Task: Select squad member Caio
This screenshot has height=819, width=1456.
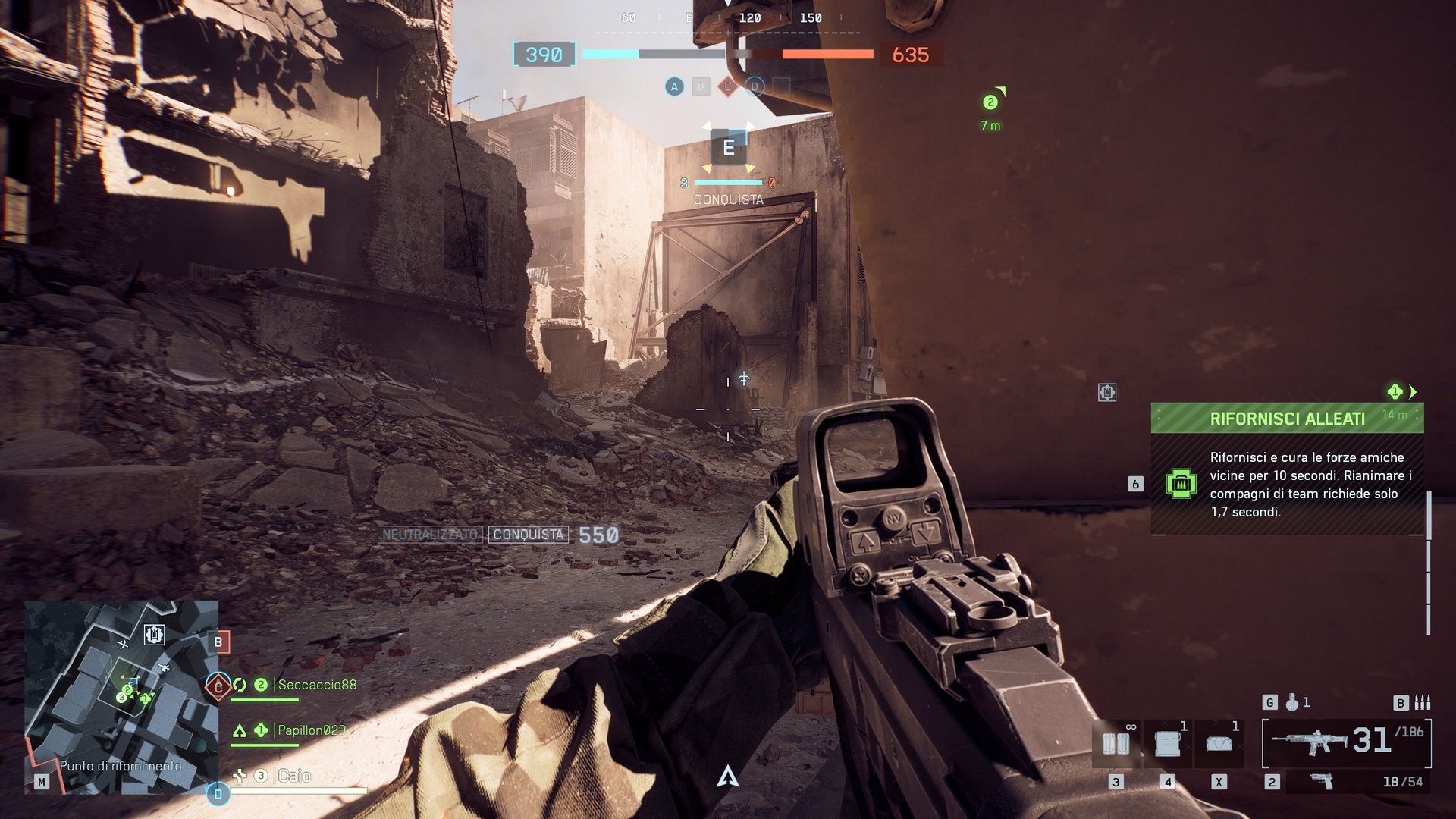Action: (x=294, y=776)
